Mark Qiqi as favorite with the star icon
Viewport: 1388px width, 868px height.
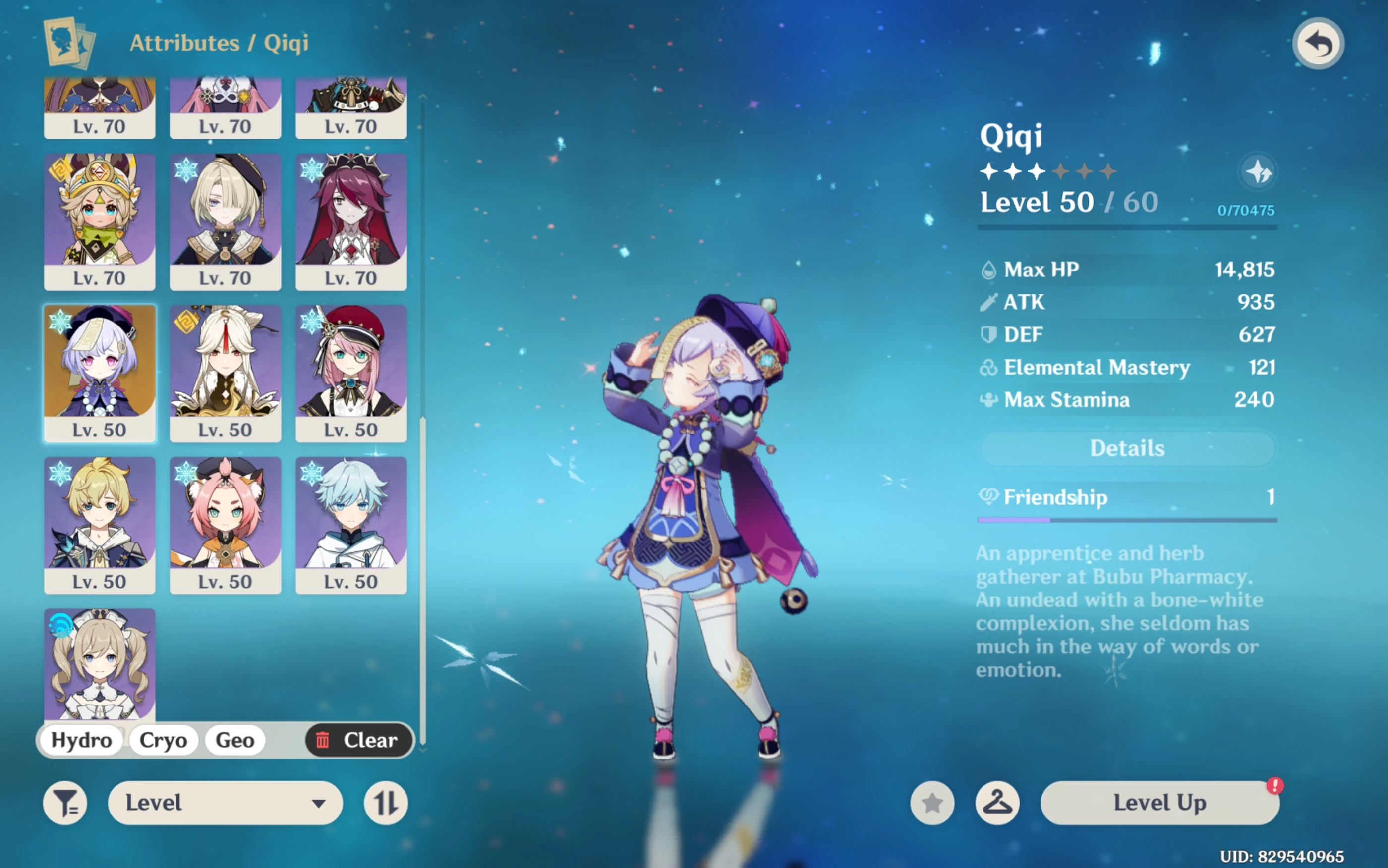[932, 802]
